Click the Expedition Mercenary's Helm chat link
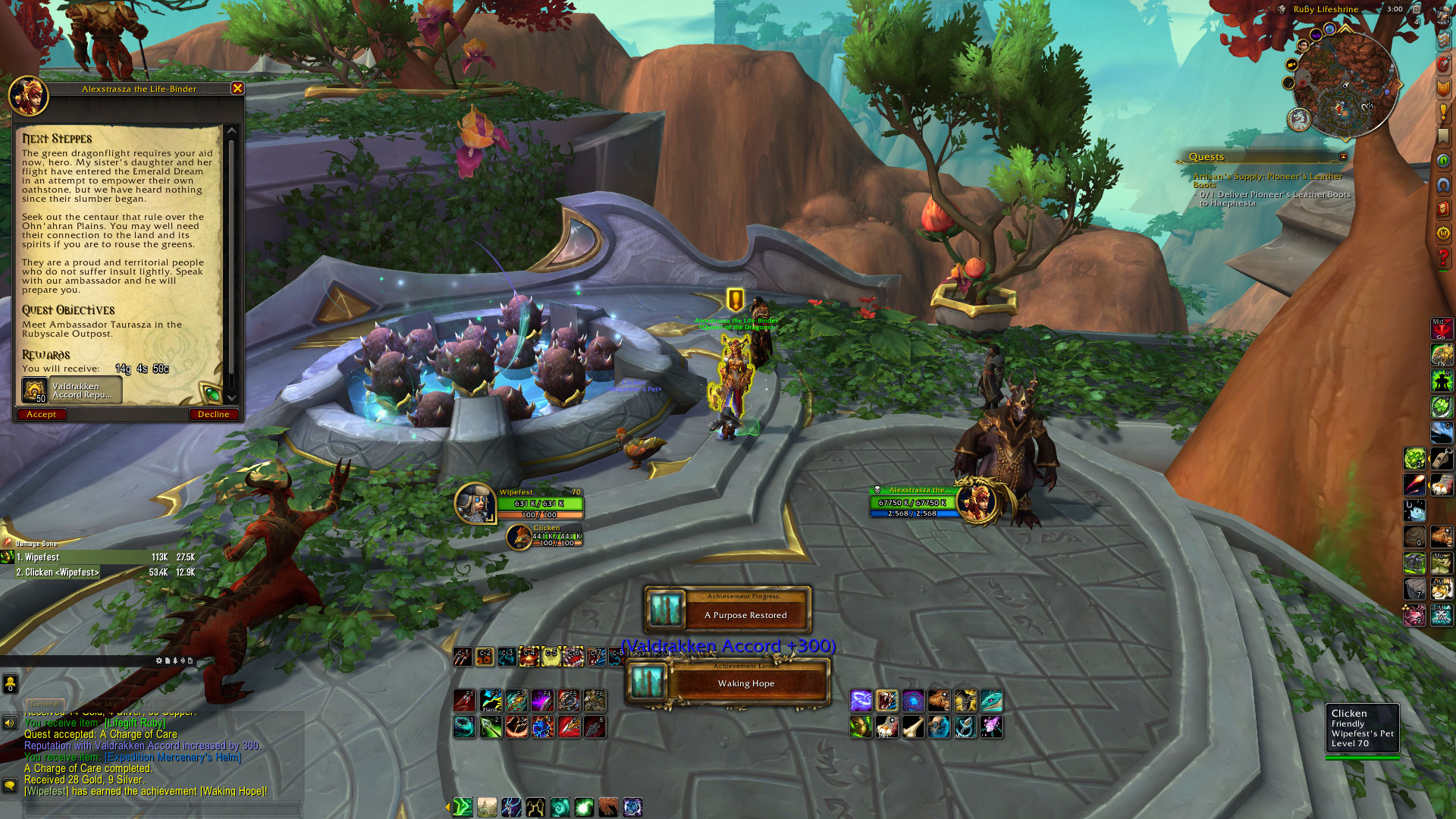1456x819 pixels. 173,757
